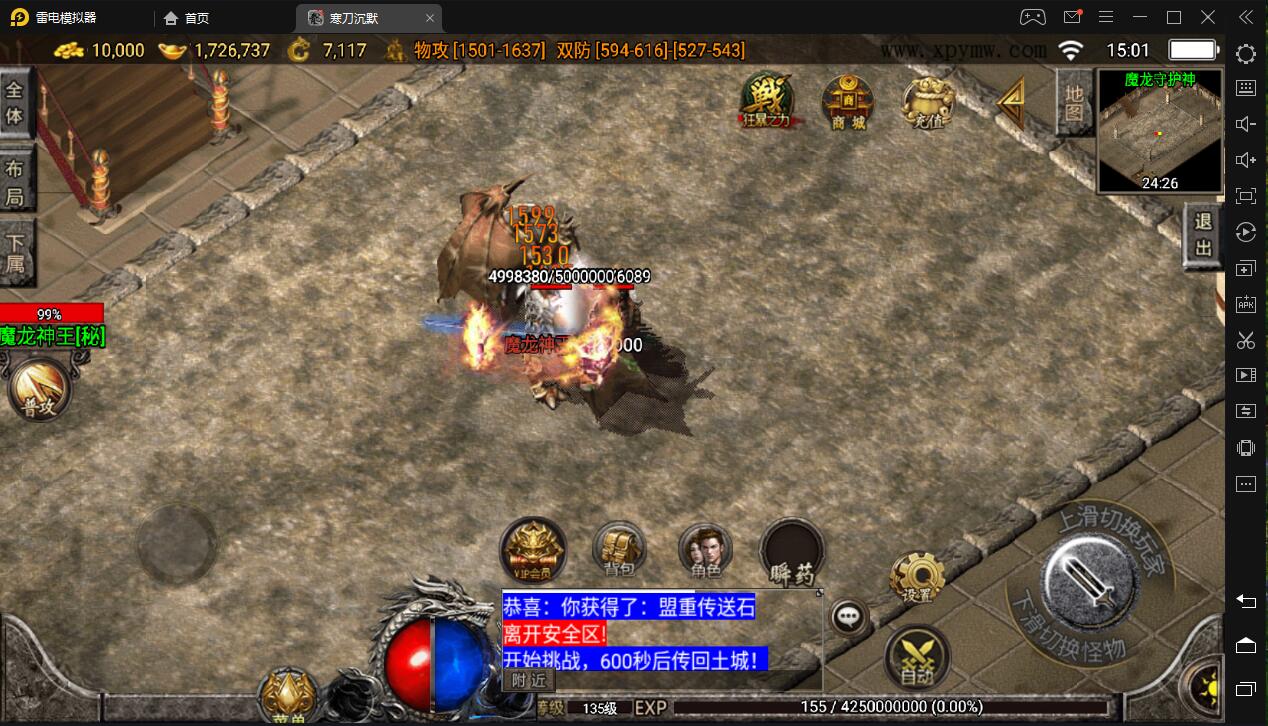Open the 狂暴之力 battle icon
Image resolution: width=1268 pixels, height=726 pixels.
(x=767, y=101)
